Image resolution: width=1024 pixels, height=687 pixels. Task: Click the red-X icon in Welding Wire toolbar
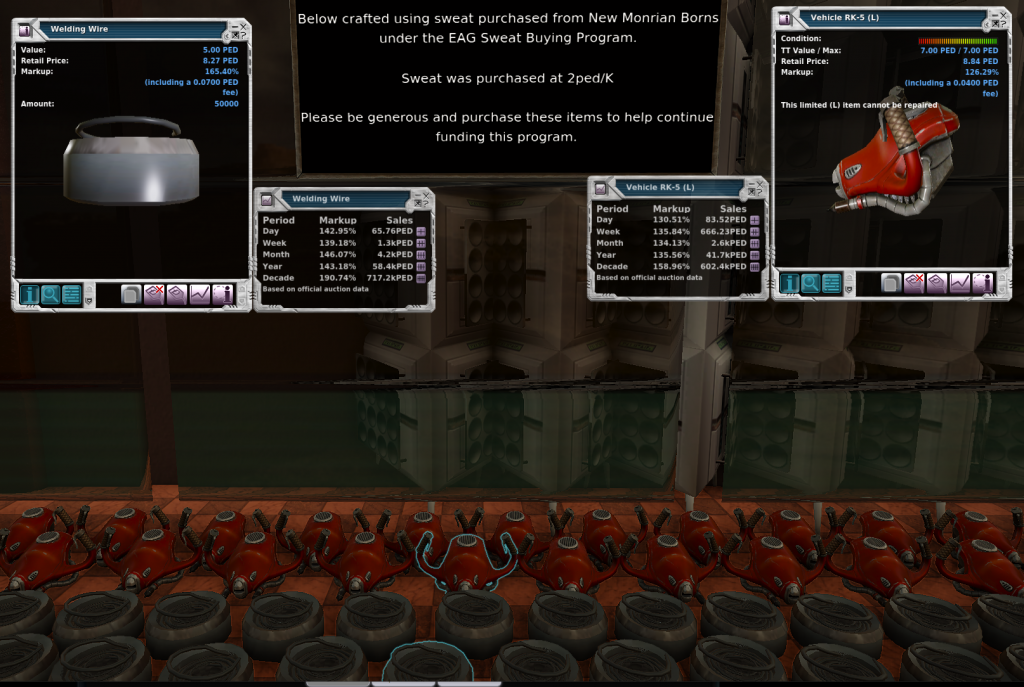tap(153, 294)
